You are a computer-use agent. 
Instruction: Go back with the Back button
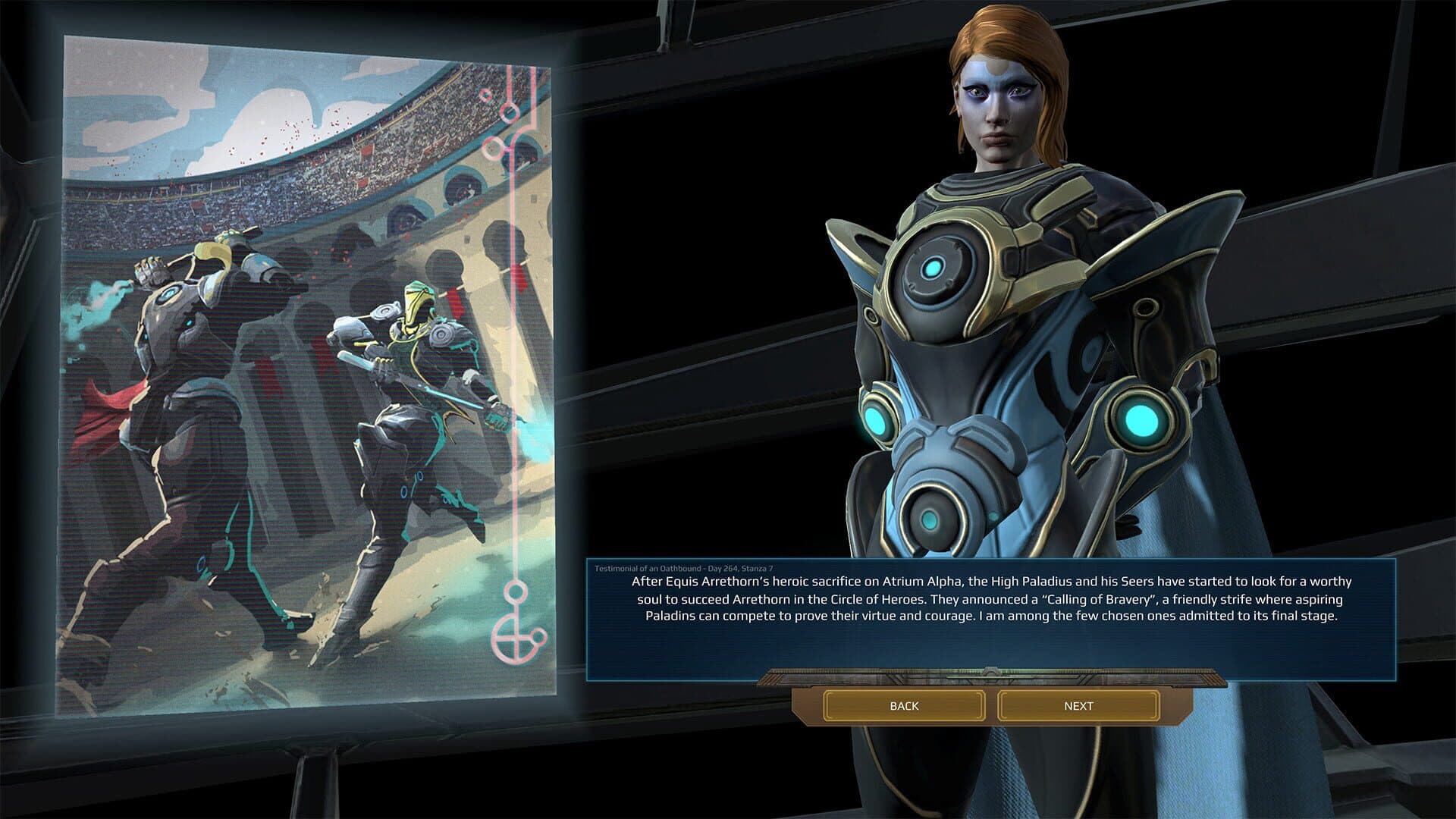click(x=904, y=706)
